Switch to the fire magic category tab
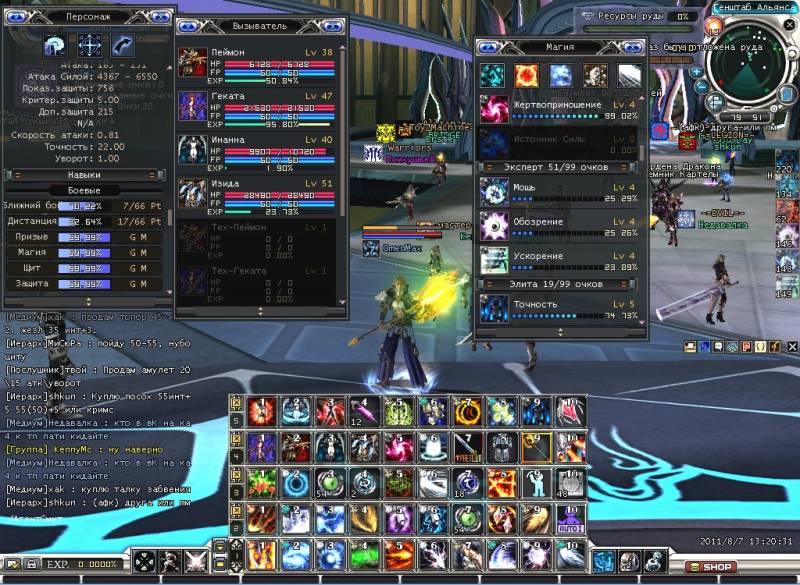 pos(526,75)
